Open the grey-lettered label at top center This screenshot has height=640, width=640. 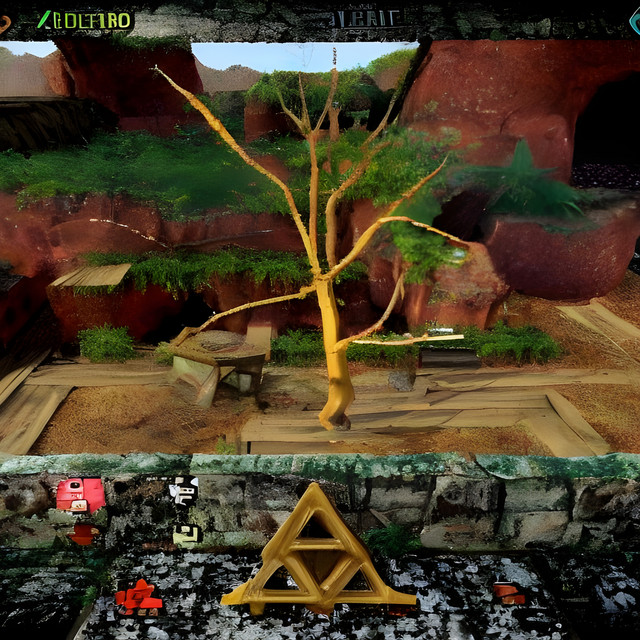point(365,18)
